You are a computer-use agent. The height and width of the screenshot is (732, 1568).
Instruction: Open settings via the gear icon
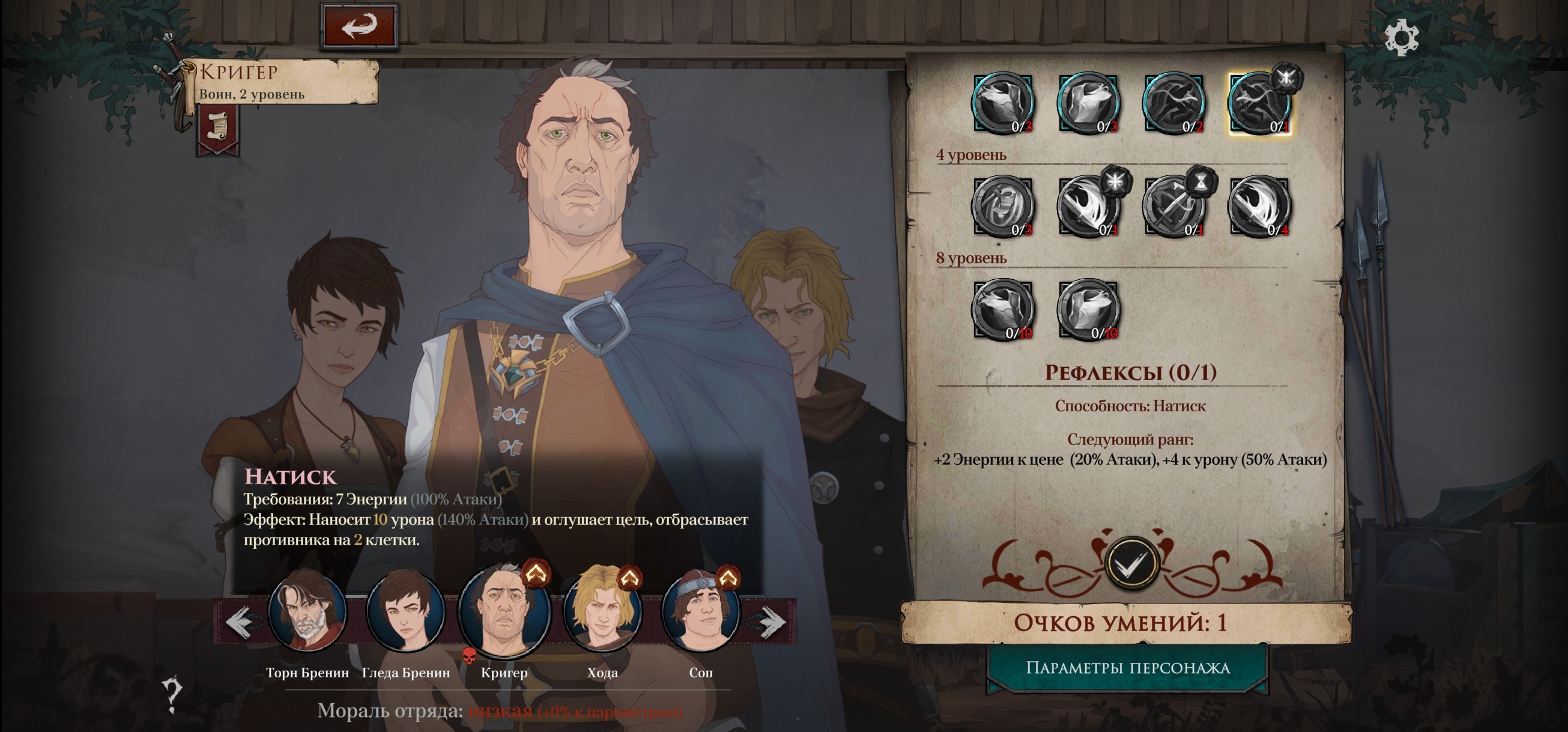click(x=1401, y=38)
